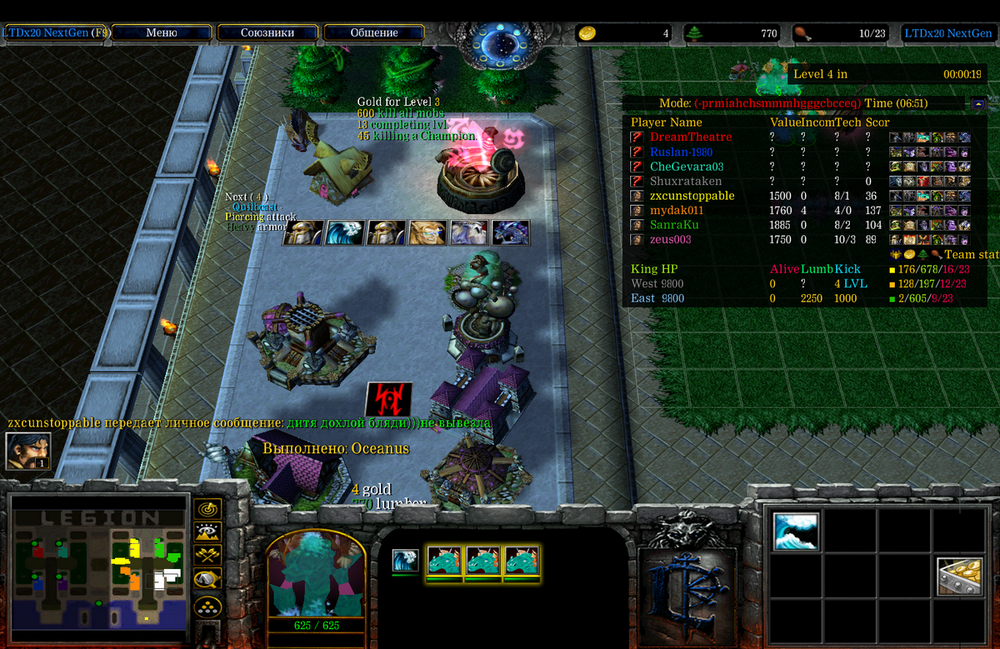
Task: Collapse the scoreboard with its minimize arrow
Action: coord(978,104)
